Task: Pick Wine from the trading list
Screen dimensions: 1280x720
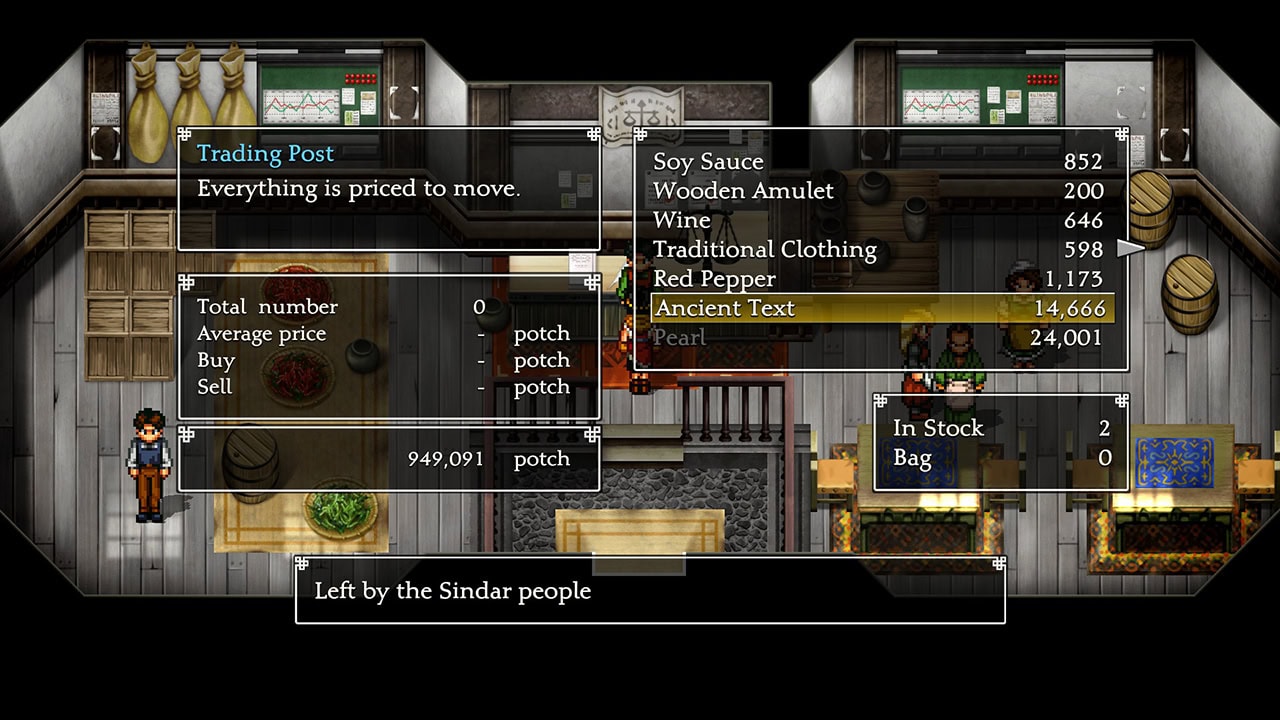Action: coord(682,220)
